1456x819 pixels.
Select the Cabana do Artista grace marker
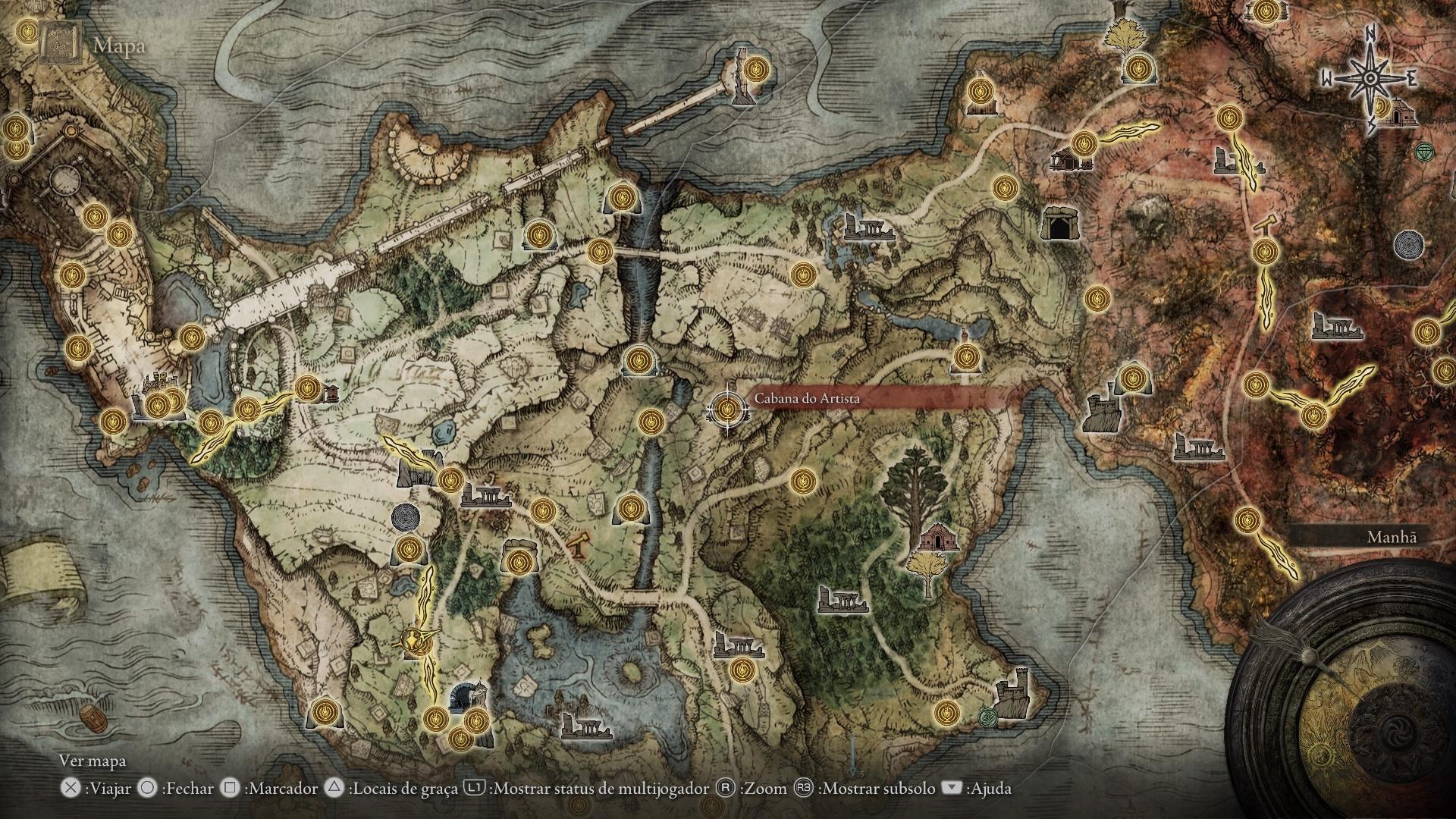tap(727, 409)
